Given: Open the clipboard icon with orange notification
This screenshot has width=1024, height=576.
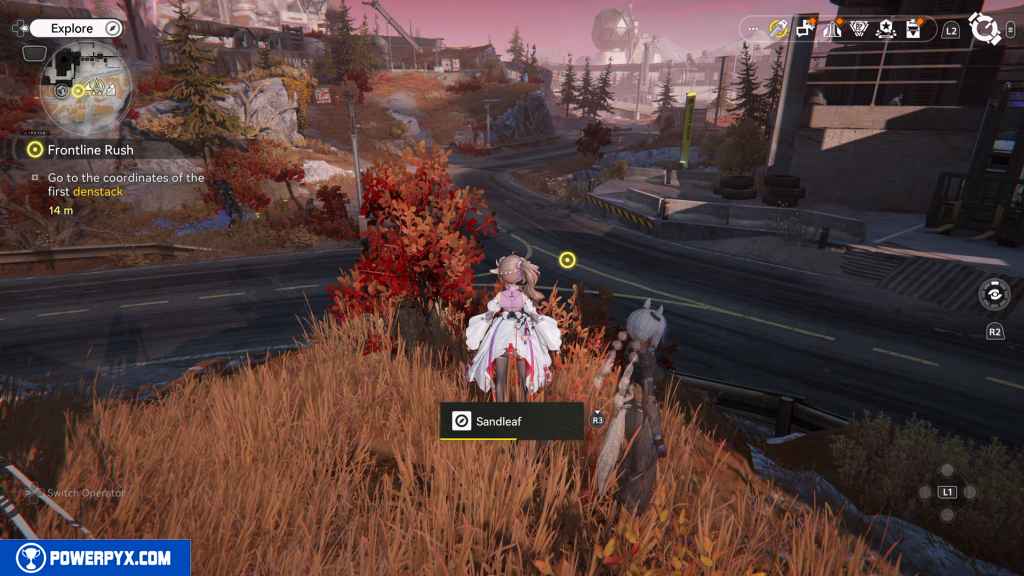Looking at the screenshot, I should pyautogui.click(x=913, y=29).
